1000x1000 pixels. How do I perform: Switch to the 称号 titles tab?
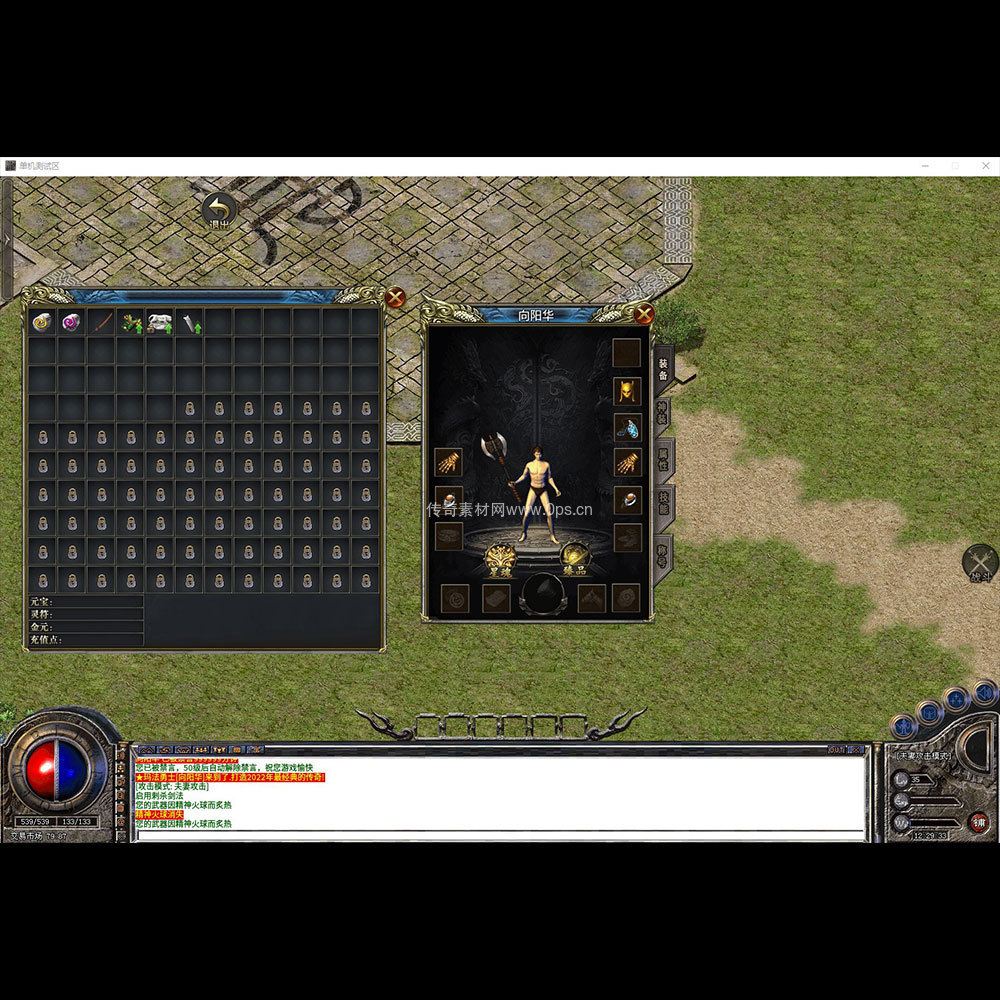point(662,553)
